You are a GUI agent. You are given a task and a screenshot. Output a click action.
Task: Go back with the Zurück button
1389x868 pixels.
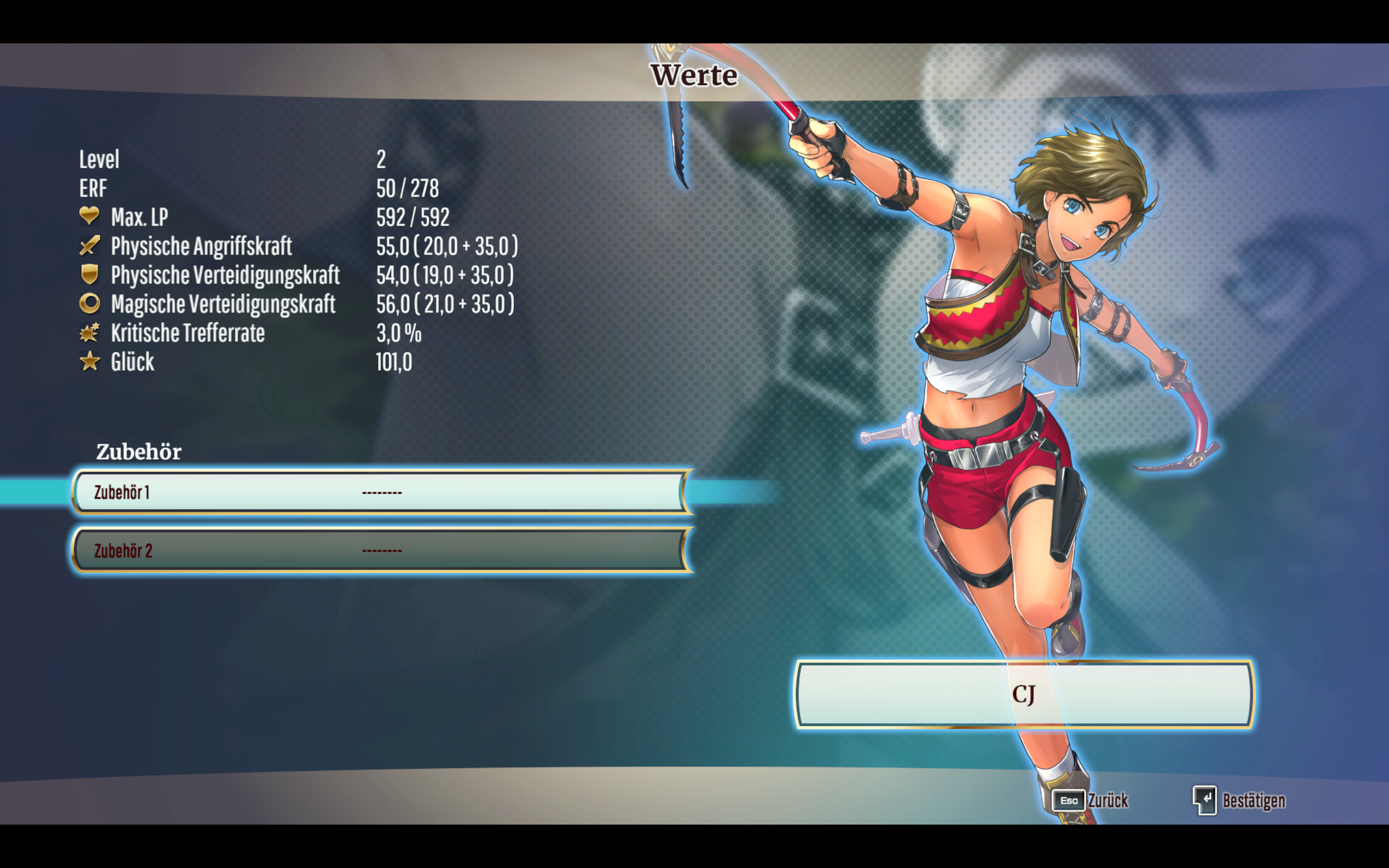pyautogui.click(x=1091, y=800)
